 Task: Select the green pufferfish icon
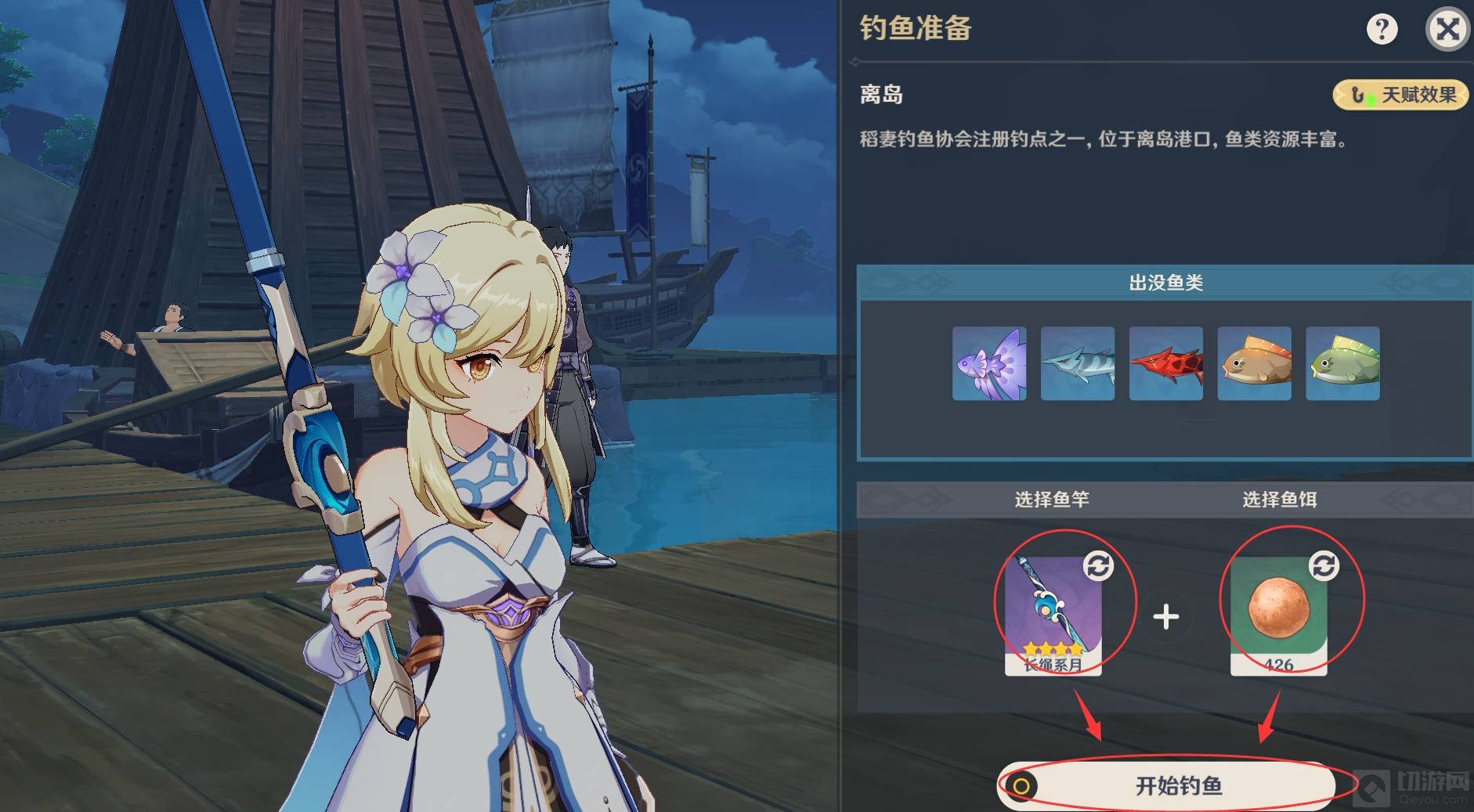[1343, 363]
